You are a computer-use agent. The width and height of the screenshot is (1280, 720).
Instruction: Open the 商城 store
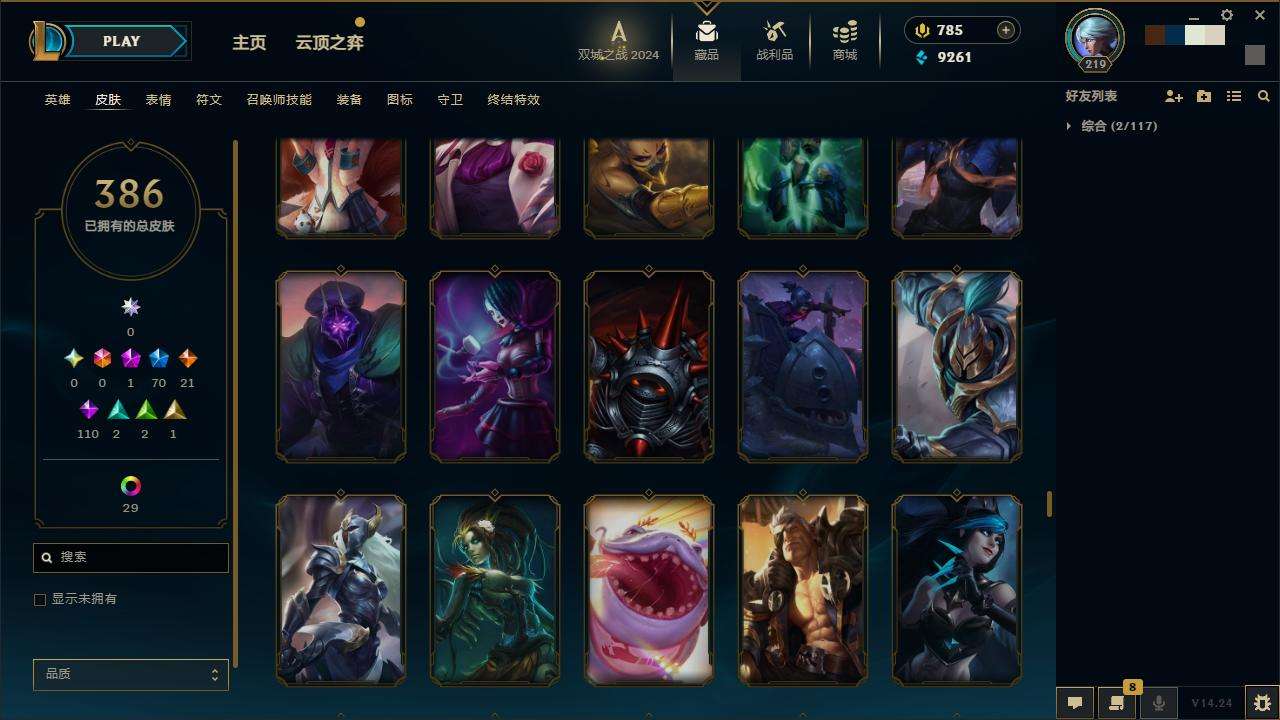tap(845, 41)
